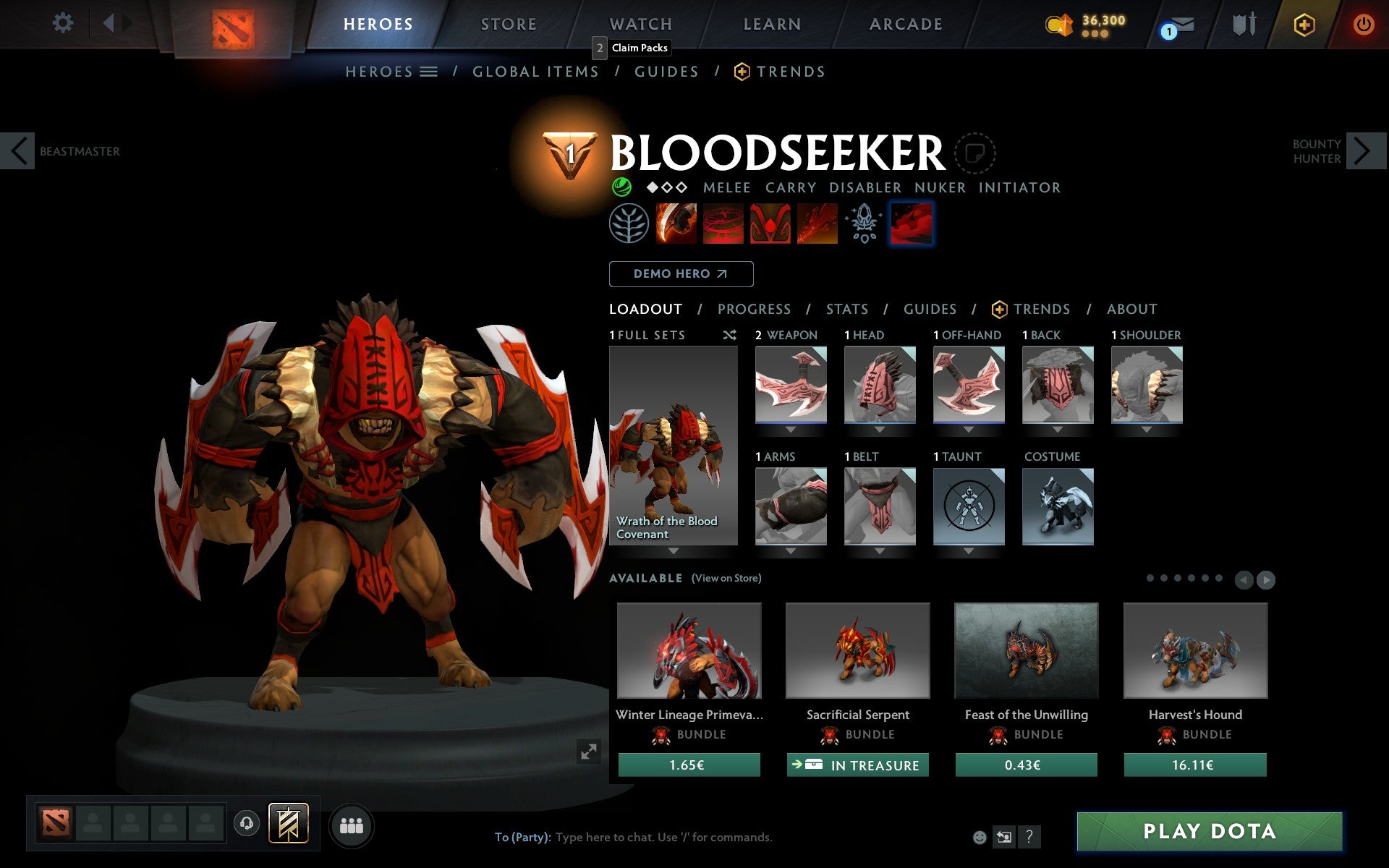View the Blood Rite ability icon
This screenshot has width=1389, height=868.
[723, 224]
